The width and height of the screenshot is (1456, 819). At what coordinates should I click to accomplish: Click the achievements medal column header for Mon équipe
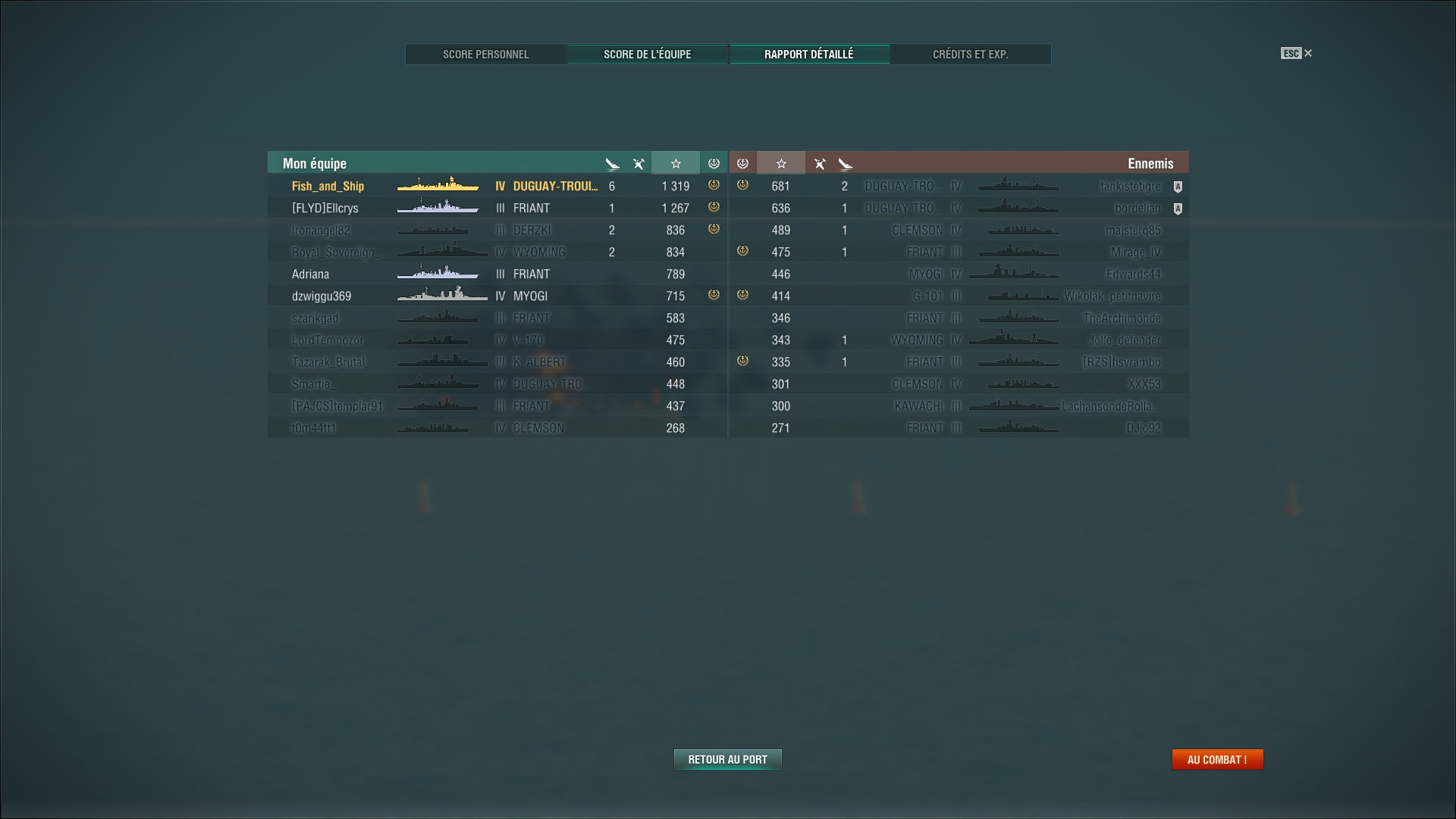(714, 162)
